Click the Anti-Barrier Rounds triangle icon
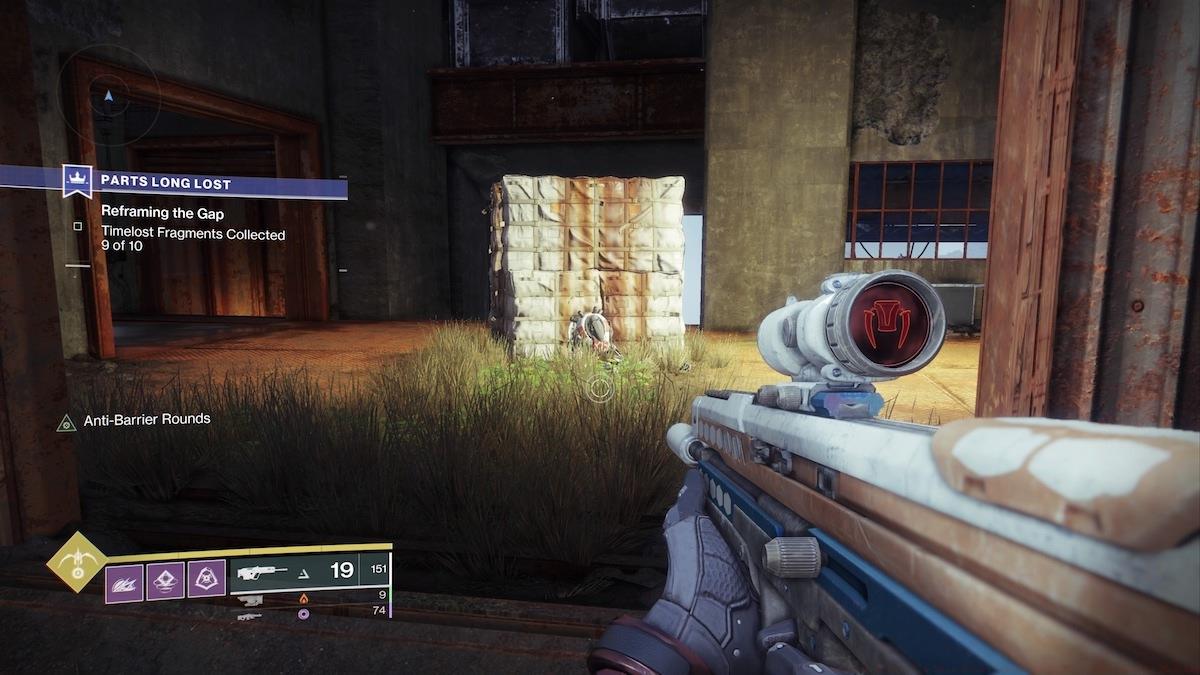This screenshot has height=675, width=1200. pyautogui.click(x=66, y=422)
